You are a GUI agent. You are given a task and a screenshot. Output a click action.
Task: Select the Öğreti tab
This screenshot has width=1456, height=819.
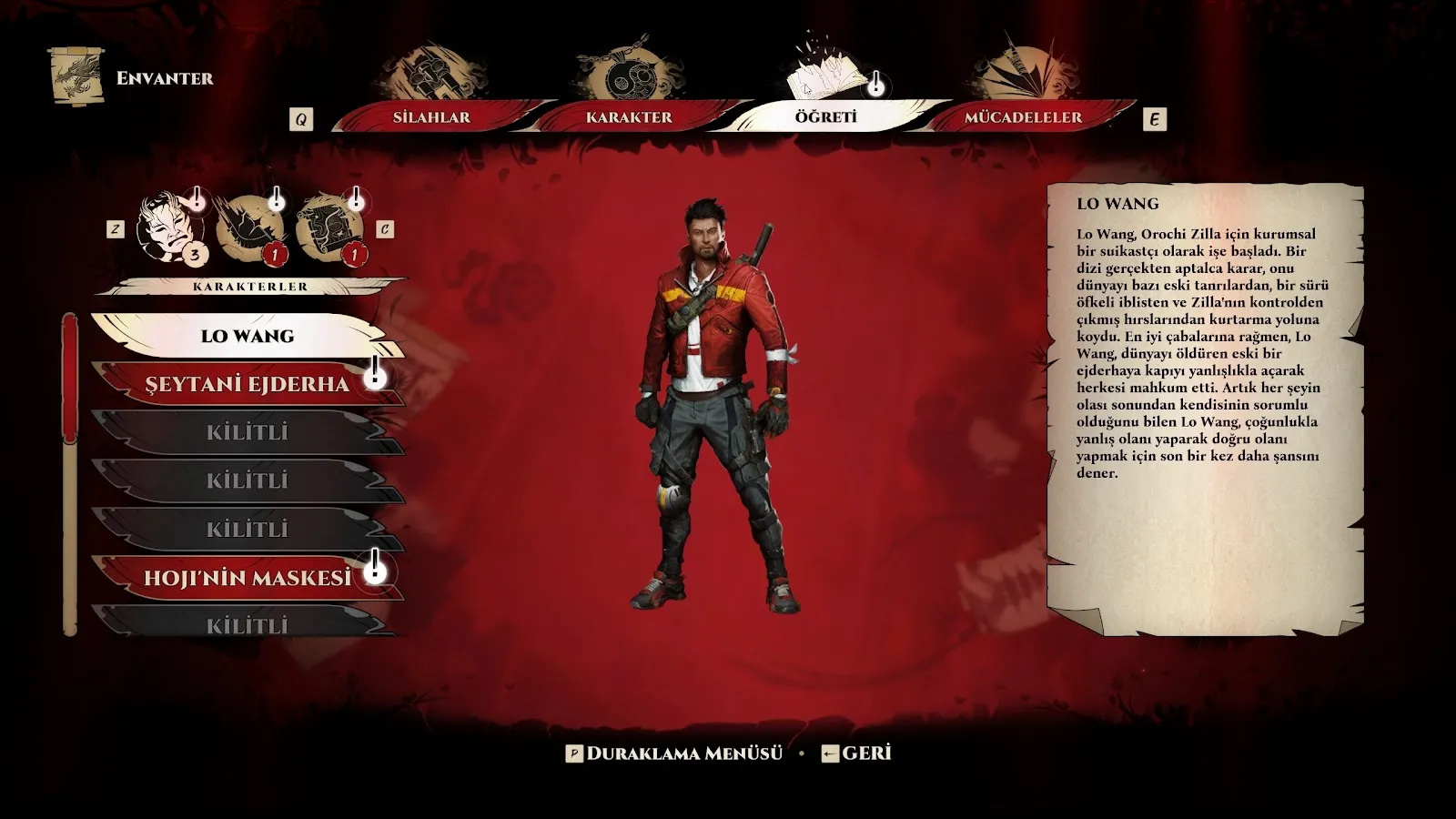point(825,117)
